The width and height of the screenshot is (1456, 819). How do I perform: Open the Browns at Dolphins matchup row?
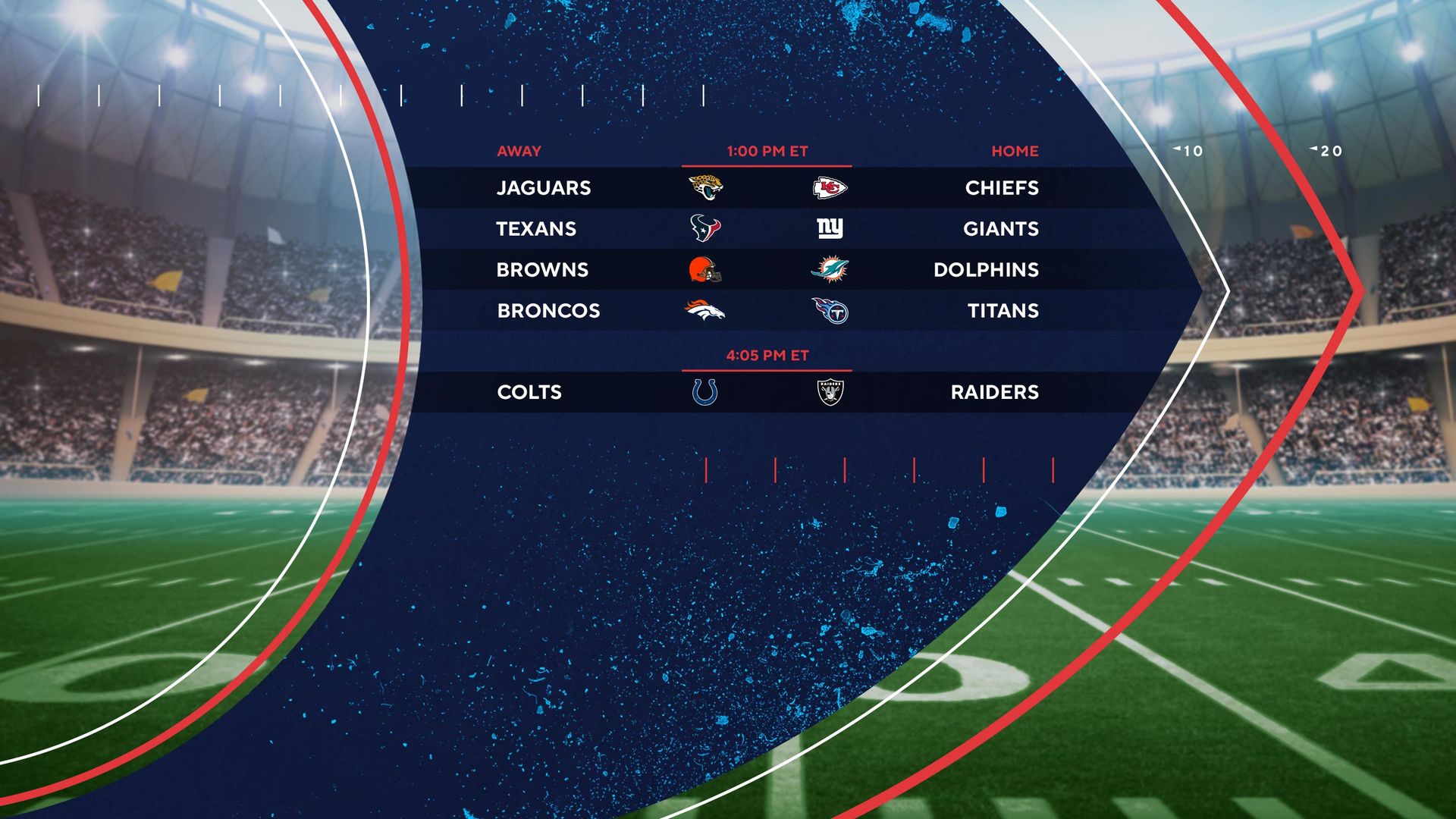tap(767, 270)
